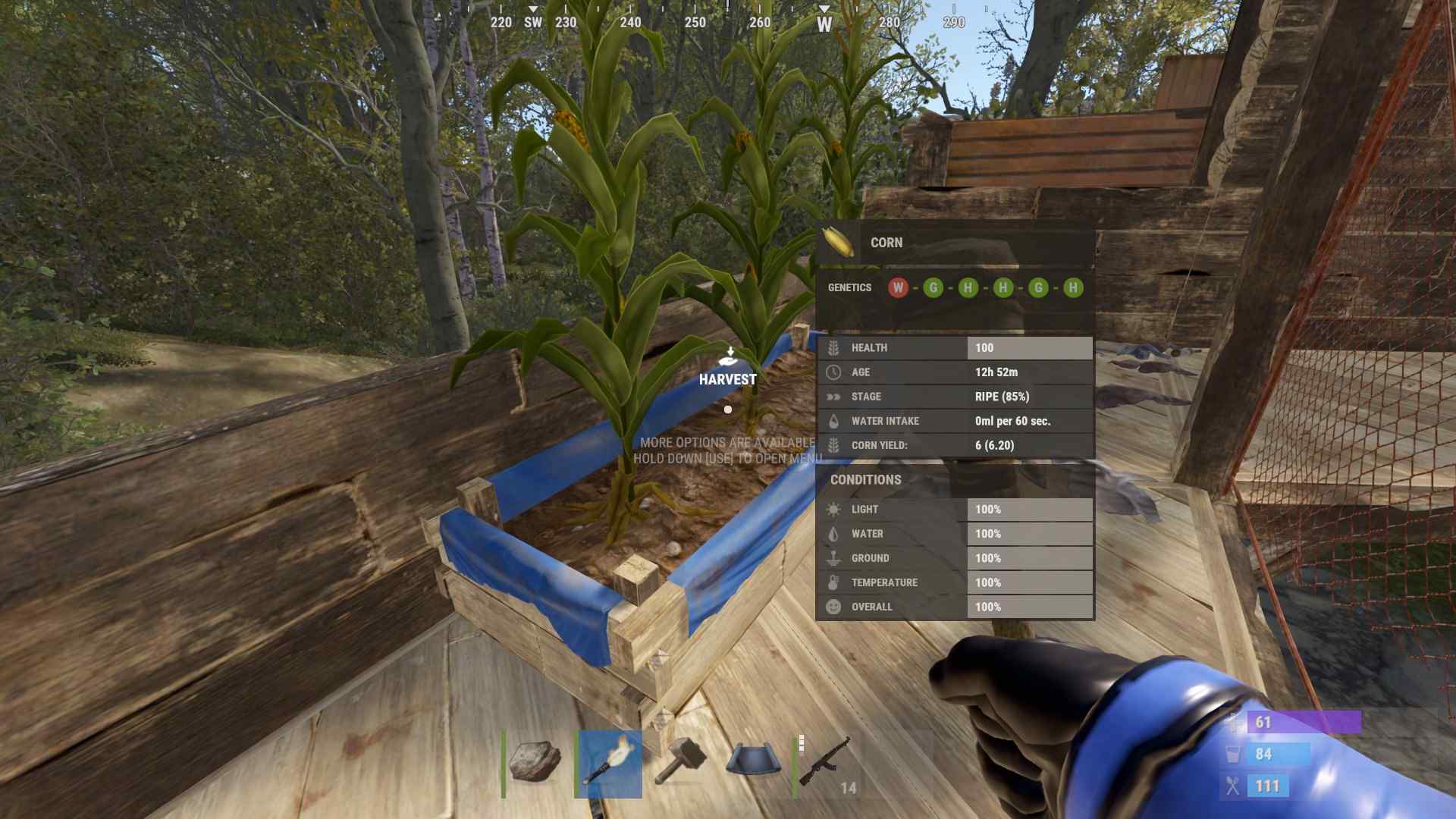
Task: Toggle the last H gene in genetics row
Action: coord(1072,287)
